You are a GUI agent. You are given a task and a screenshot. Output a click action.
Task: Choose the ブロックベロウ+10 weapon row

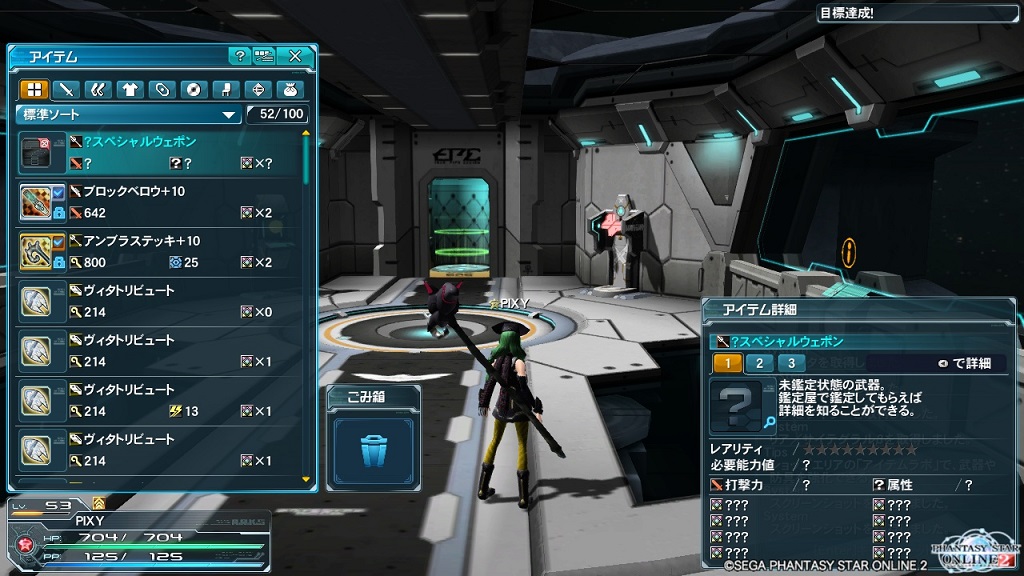(160, 202)
